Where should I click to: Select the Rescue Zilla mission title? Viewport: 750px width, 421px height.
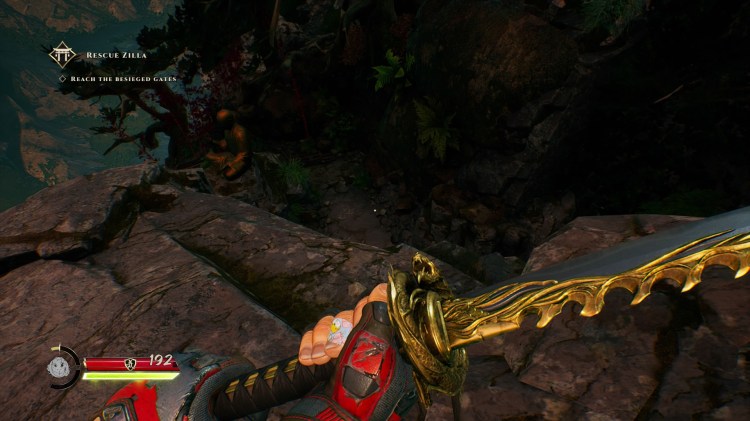tap(117, 55)
